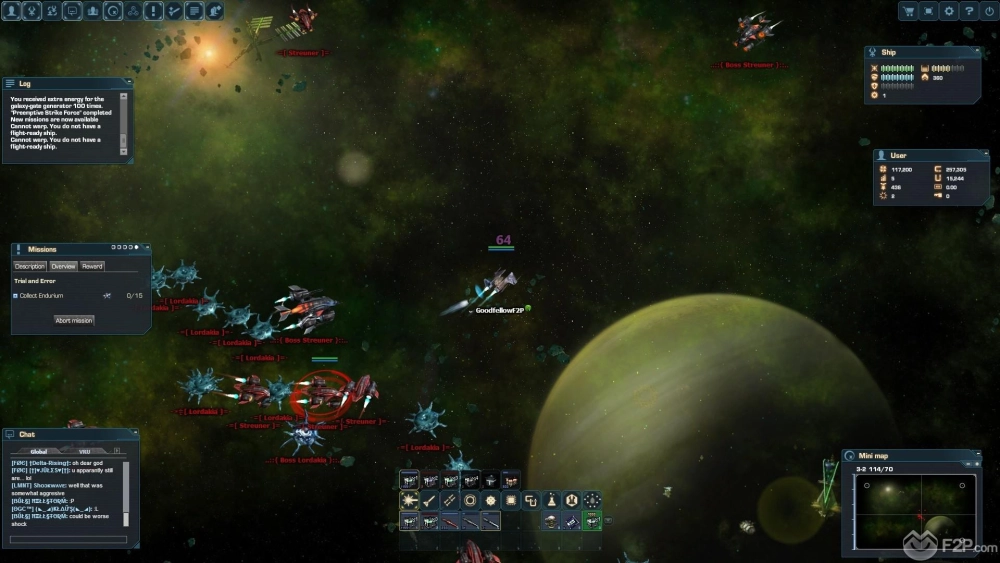Open the gear settings menu
Viewport: 1000px width, 563px height.
pyautogui.click(x=949, y=11)
